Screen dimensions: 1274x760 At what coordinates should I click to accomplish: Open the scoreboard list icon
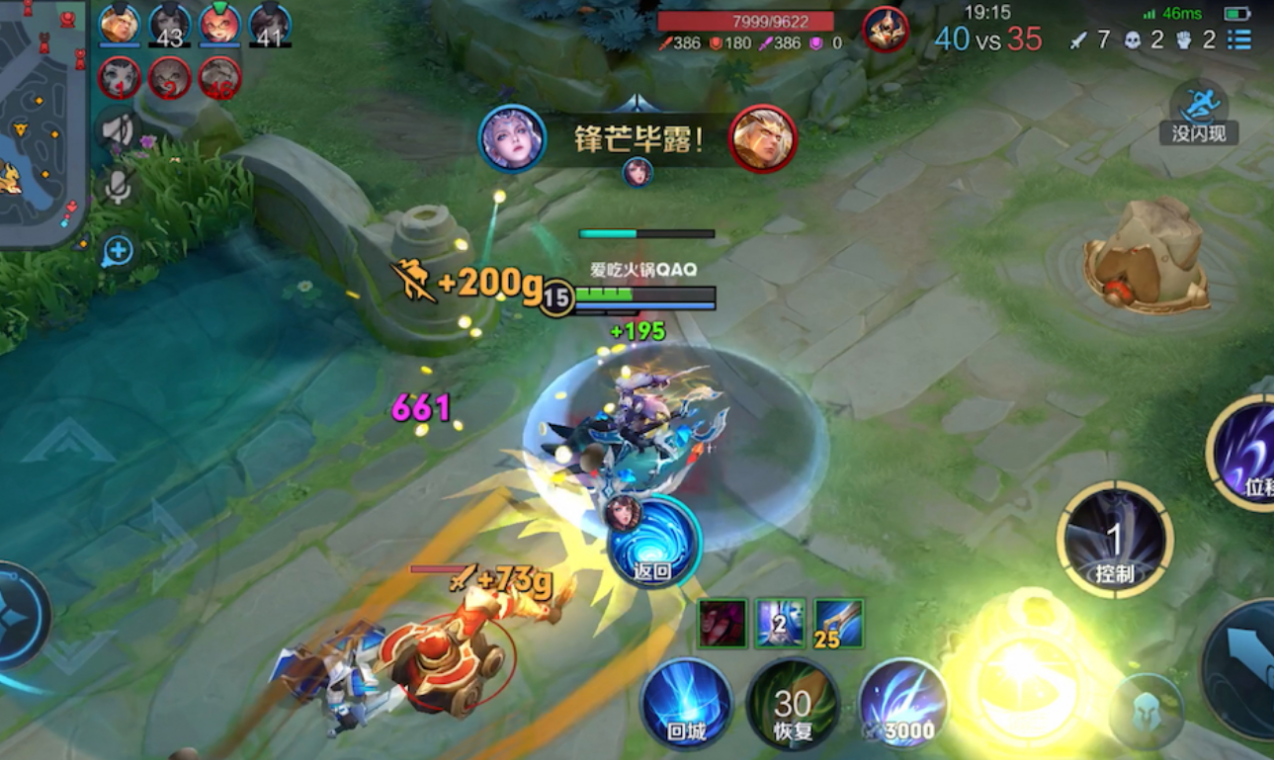(x=1239, y=41)
